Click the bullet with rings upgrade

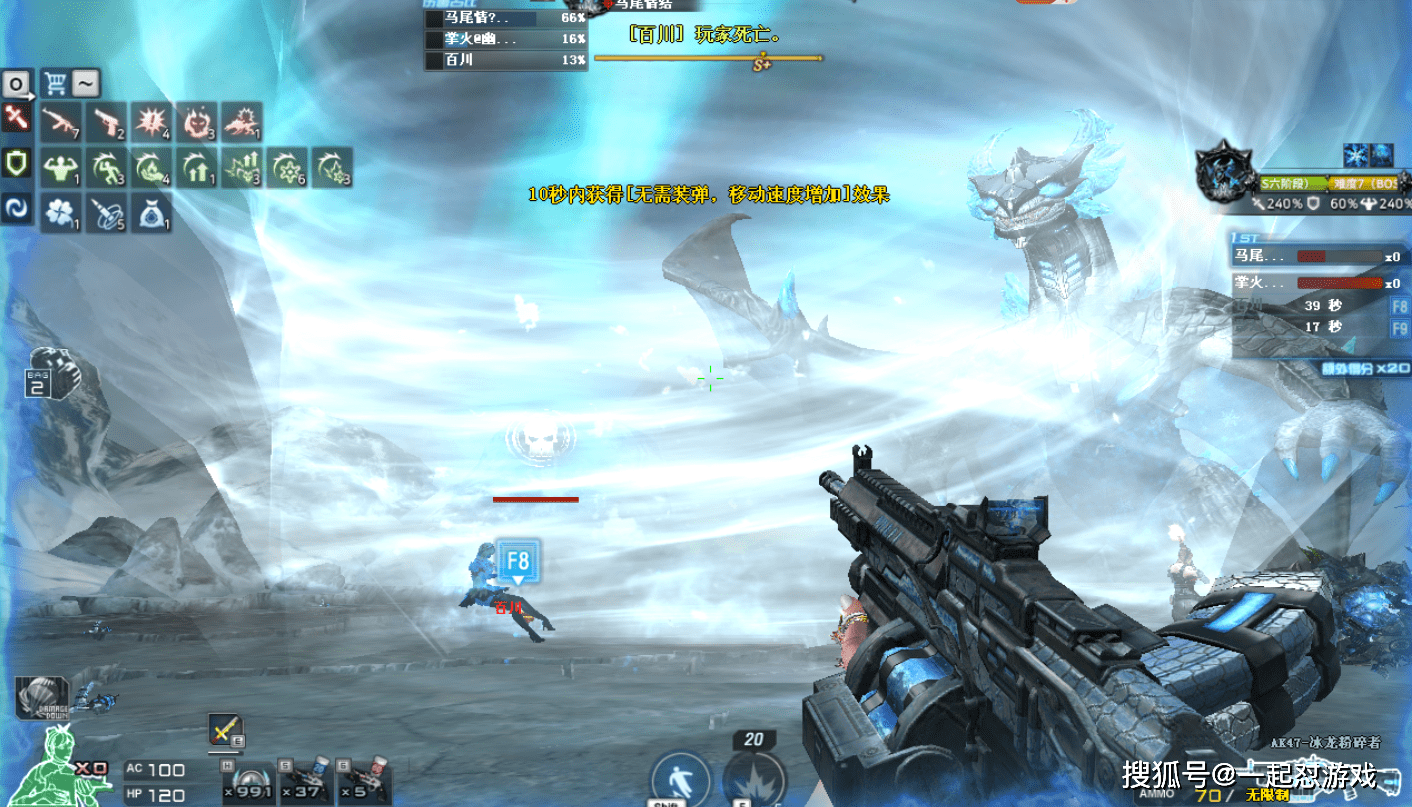(x=106, y=212)
